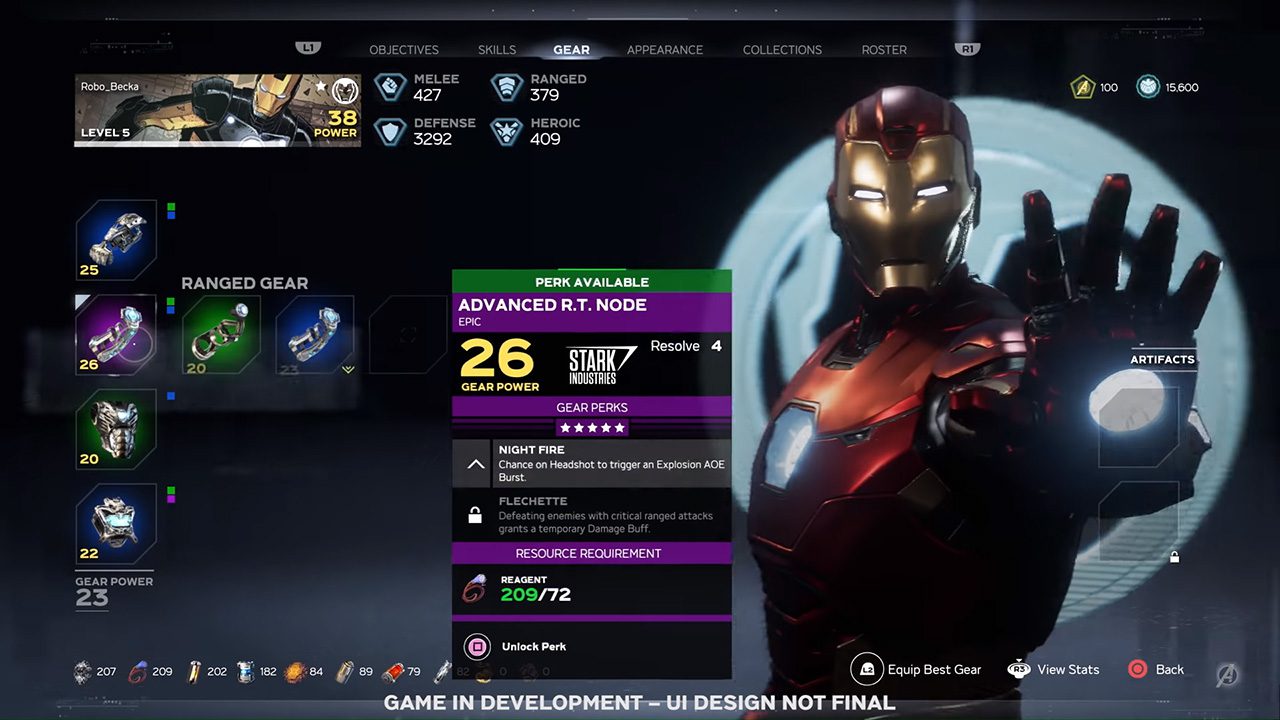
Task: Show the Roster tab
Action: coord(884,50)
